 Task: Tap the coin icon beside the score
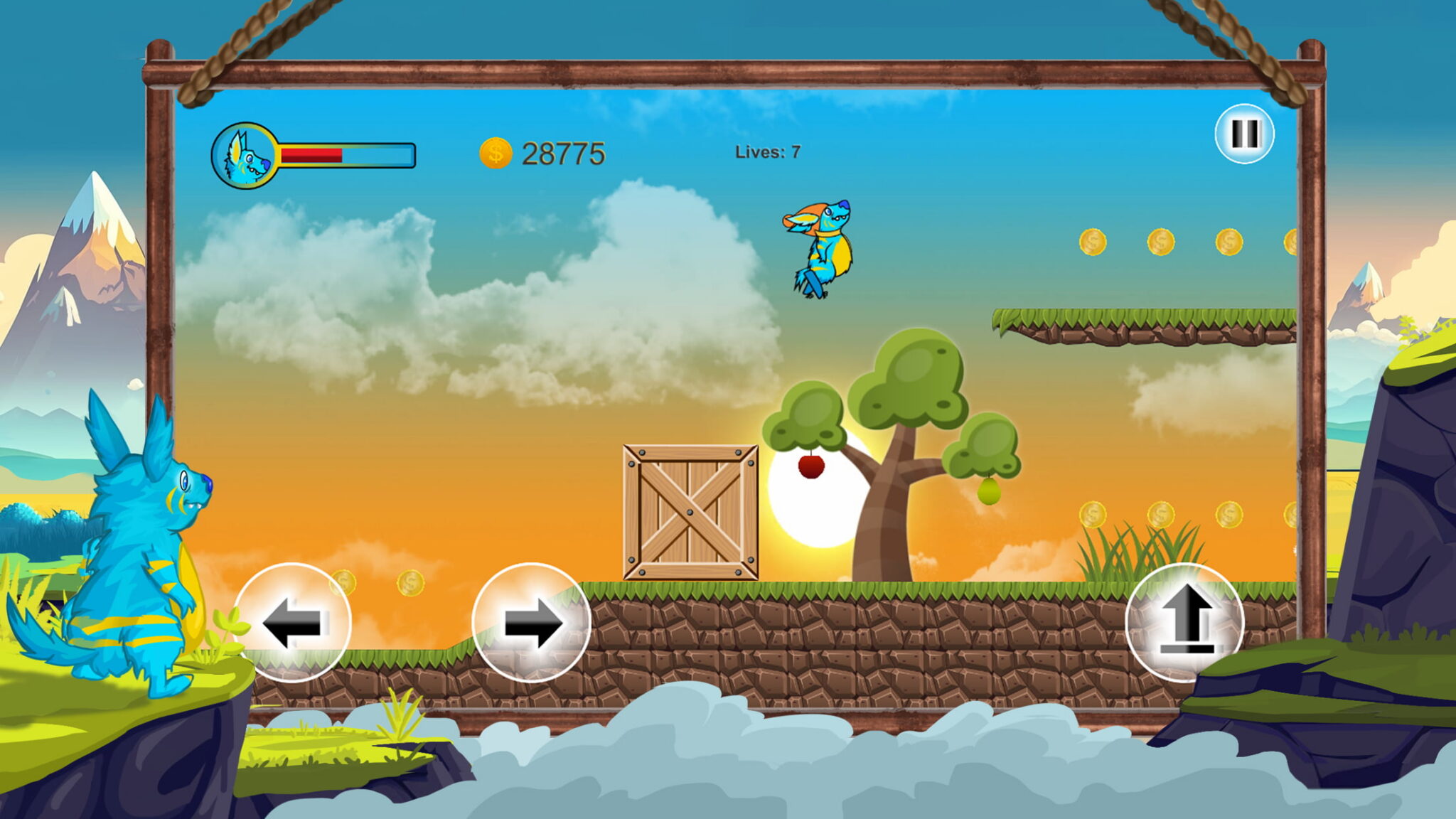pos(496,152)
